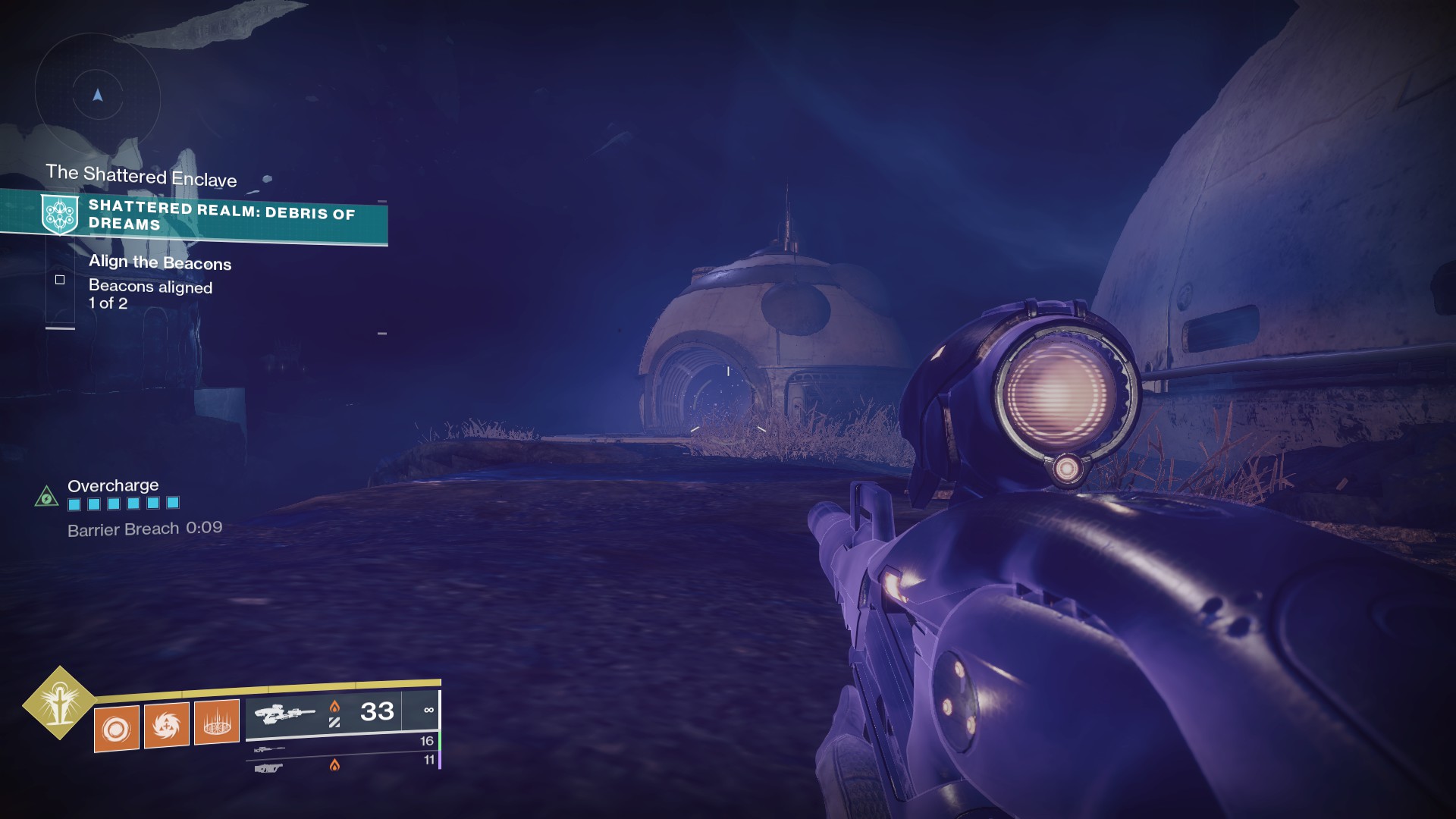Open the Shattered Realm: Debris of Dreams banner

(220, 215)
